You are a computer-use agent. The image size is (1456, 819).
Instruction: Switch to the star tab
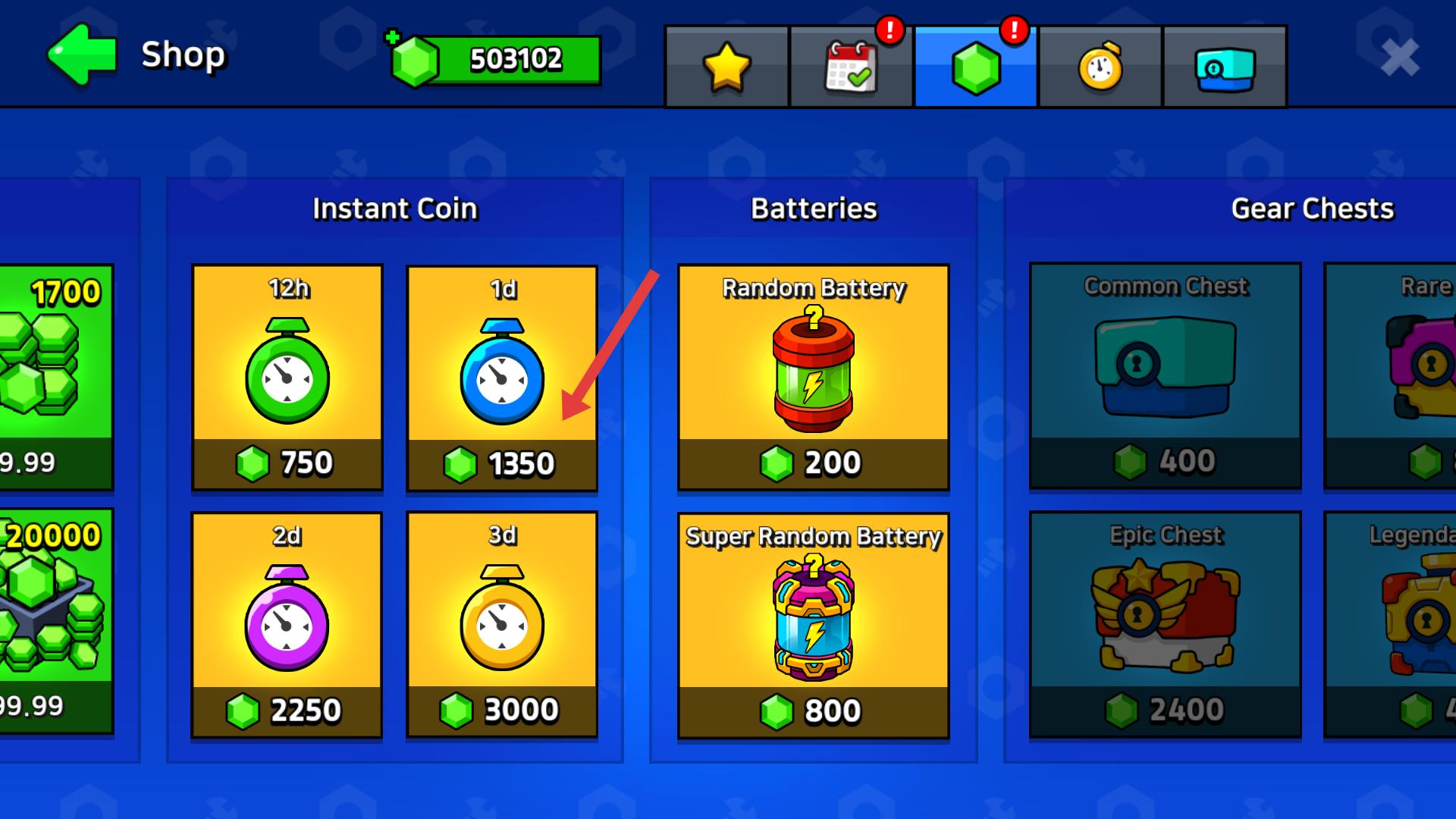point(726,67)
